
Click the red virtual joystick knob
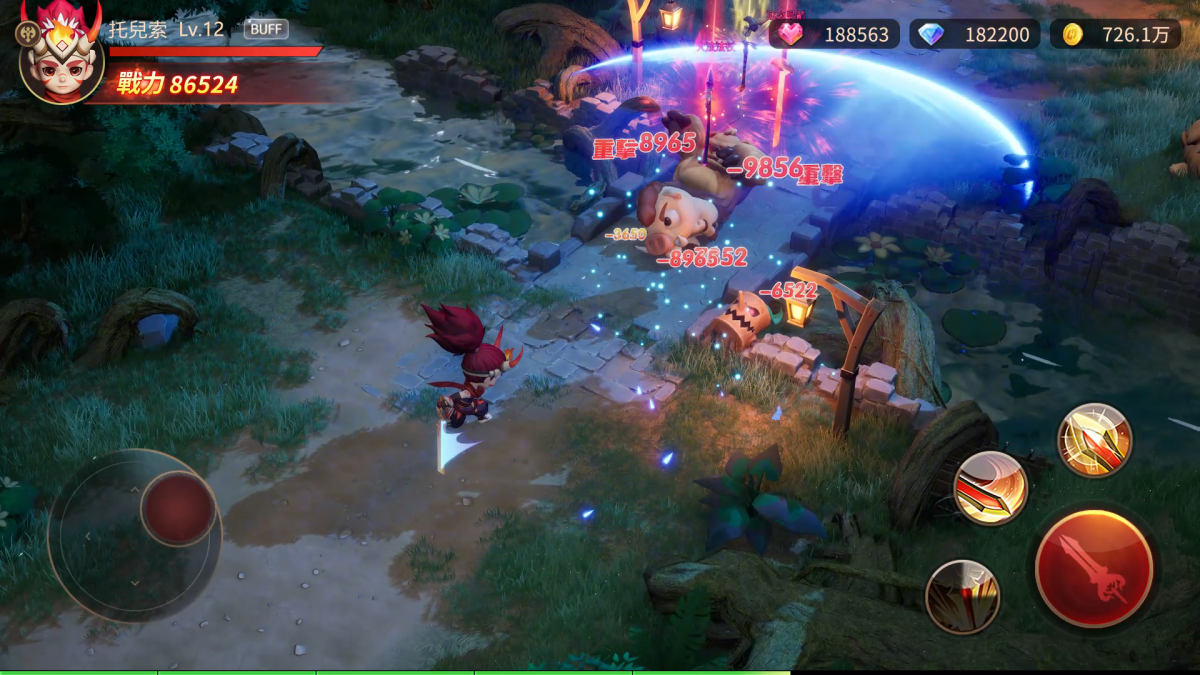click(178, 508)
